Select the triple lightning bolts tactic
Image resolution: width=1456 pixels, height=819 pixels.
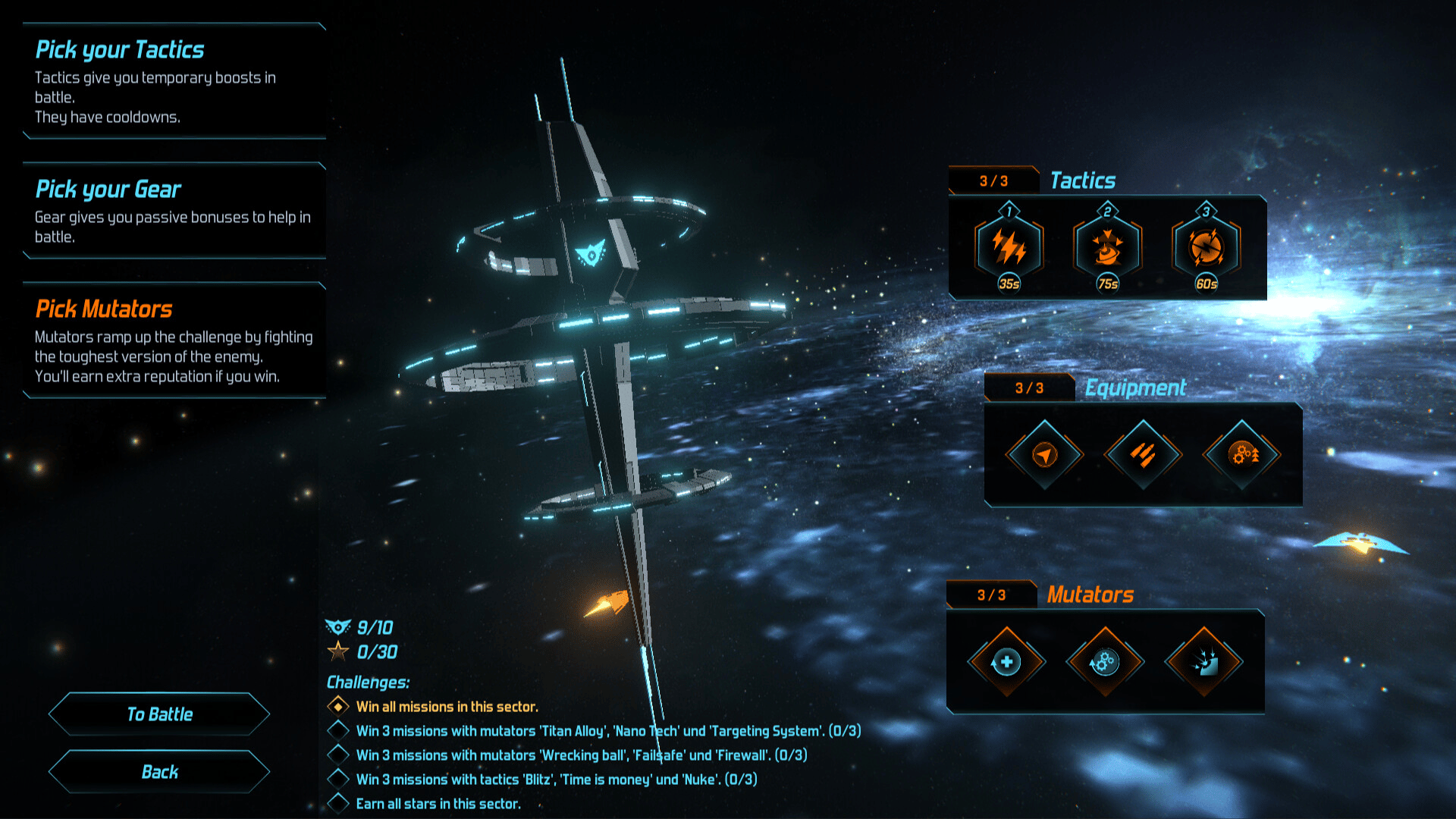[x=1009, y=247]
